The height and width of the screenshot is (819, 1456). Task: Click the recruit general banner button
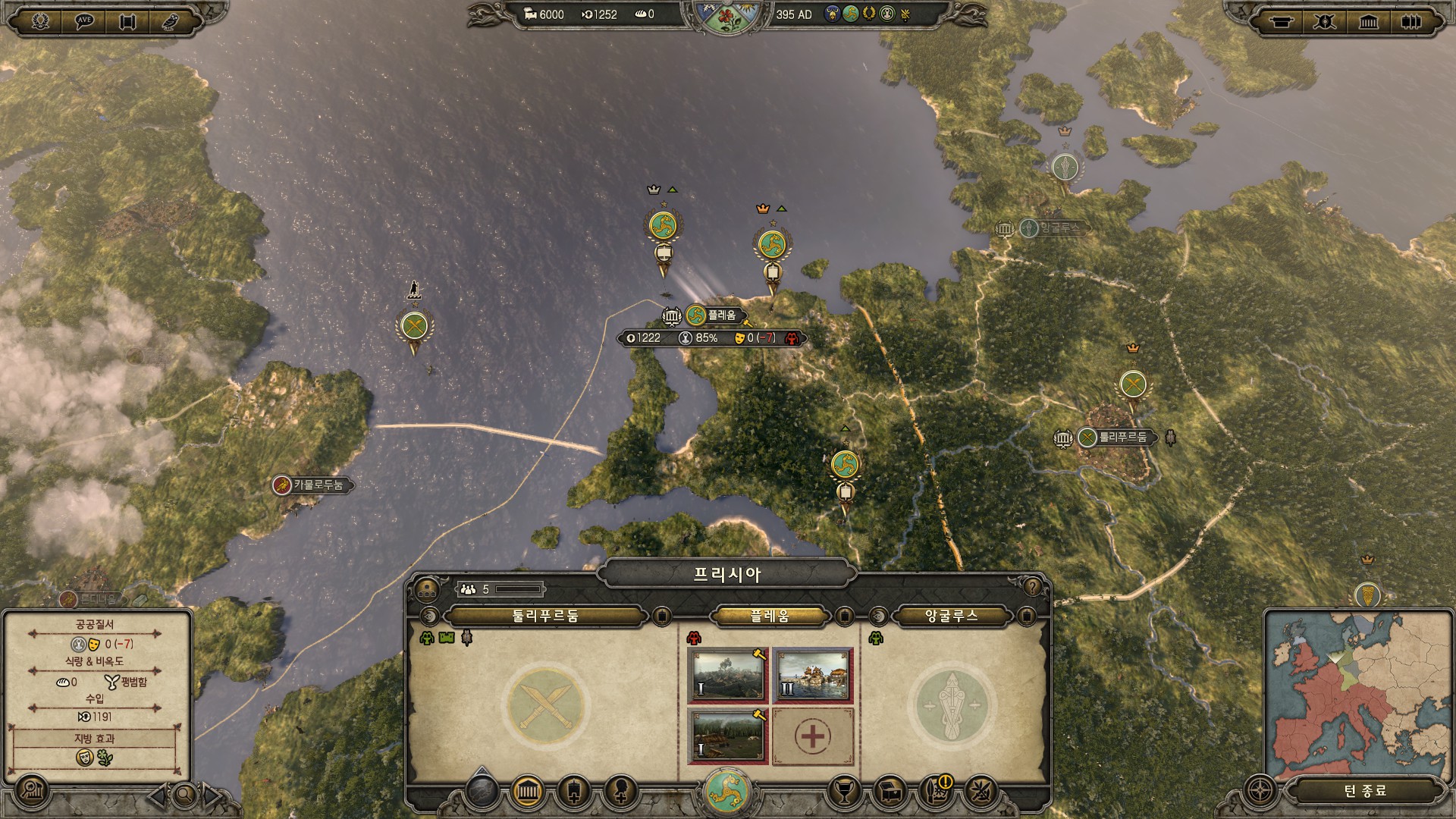point(574,792)
